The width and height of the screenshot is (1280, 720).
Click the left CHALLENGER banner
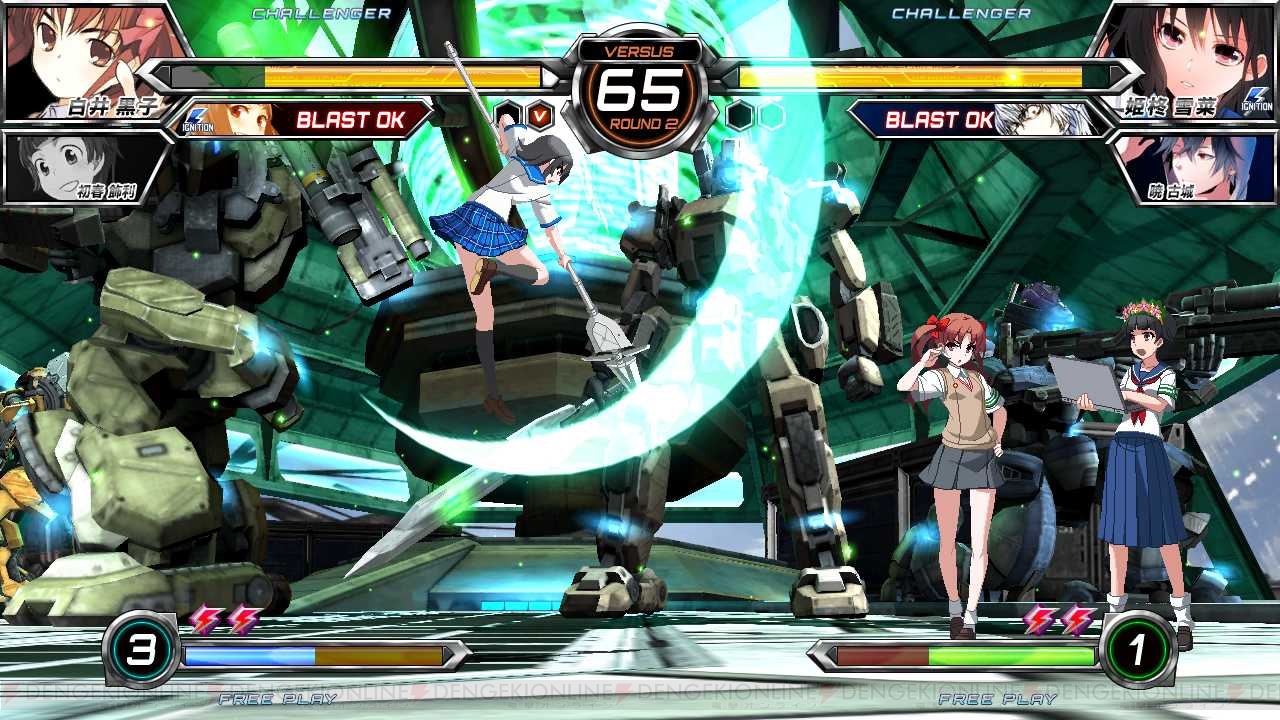(320, 14)
